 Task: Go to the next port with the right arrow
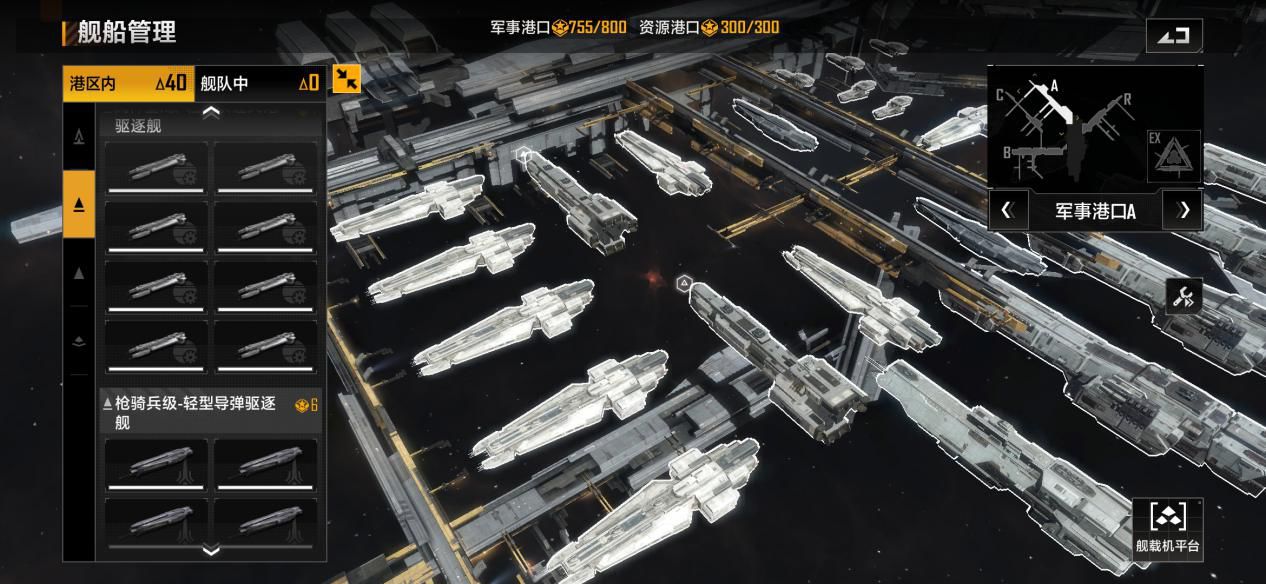pyautogui.click(x=1184, y=211)
